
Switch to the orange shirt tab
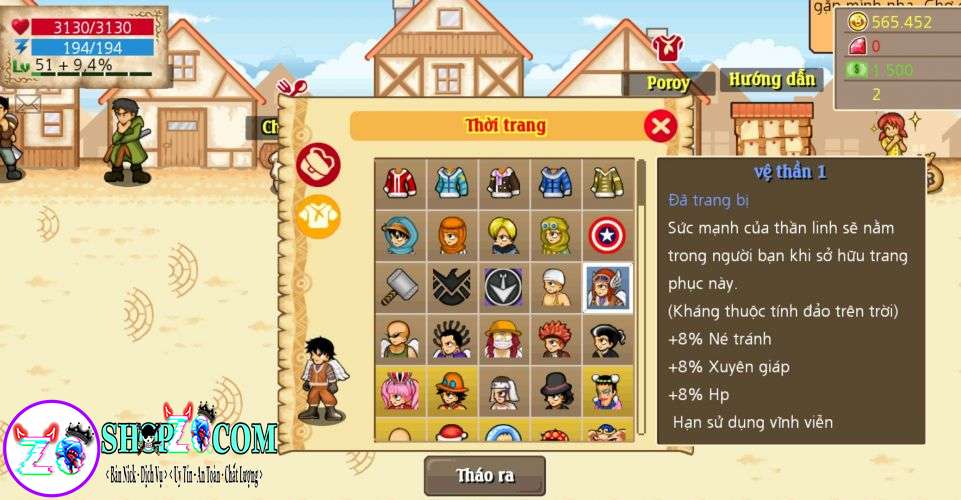(x=318, y=215)
